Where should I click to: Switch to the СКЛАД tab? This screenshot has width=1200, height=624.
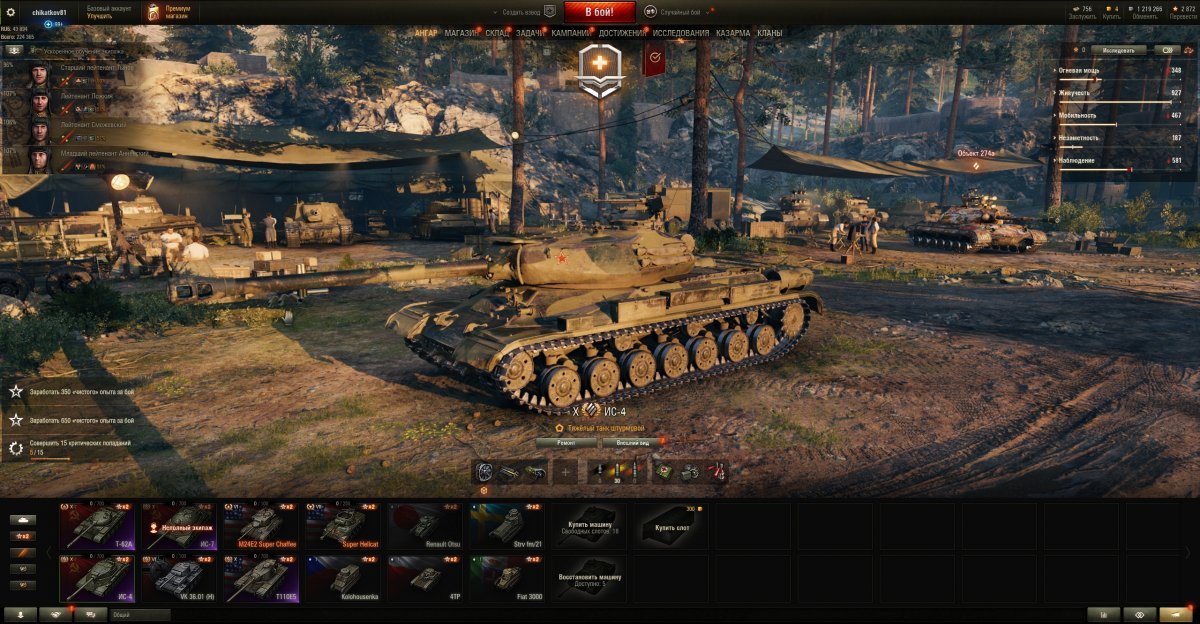(x=499, y=33)
